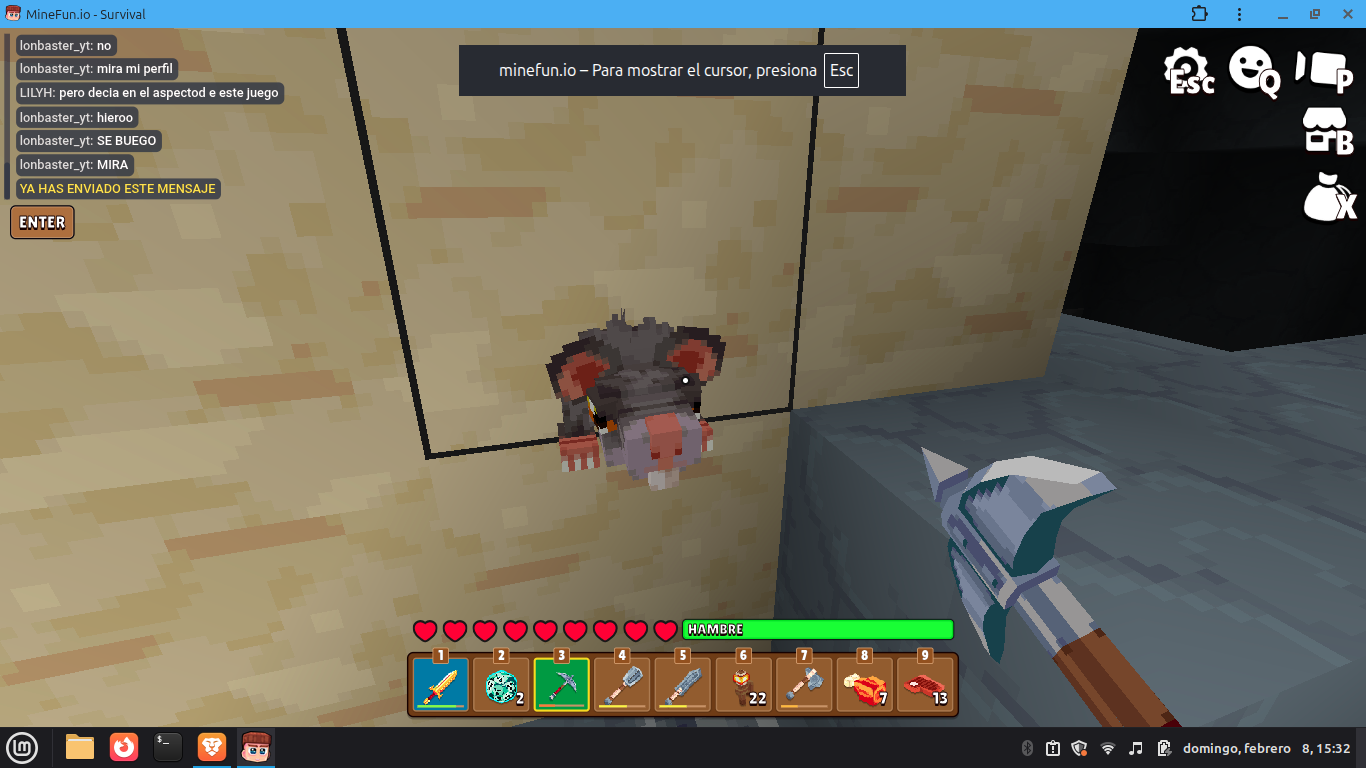Select the stone axe in slot 7
Screen dimensions: 1366x768
804,685
